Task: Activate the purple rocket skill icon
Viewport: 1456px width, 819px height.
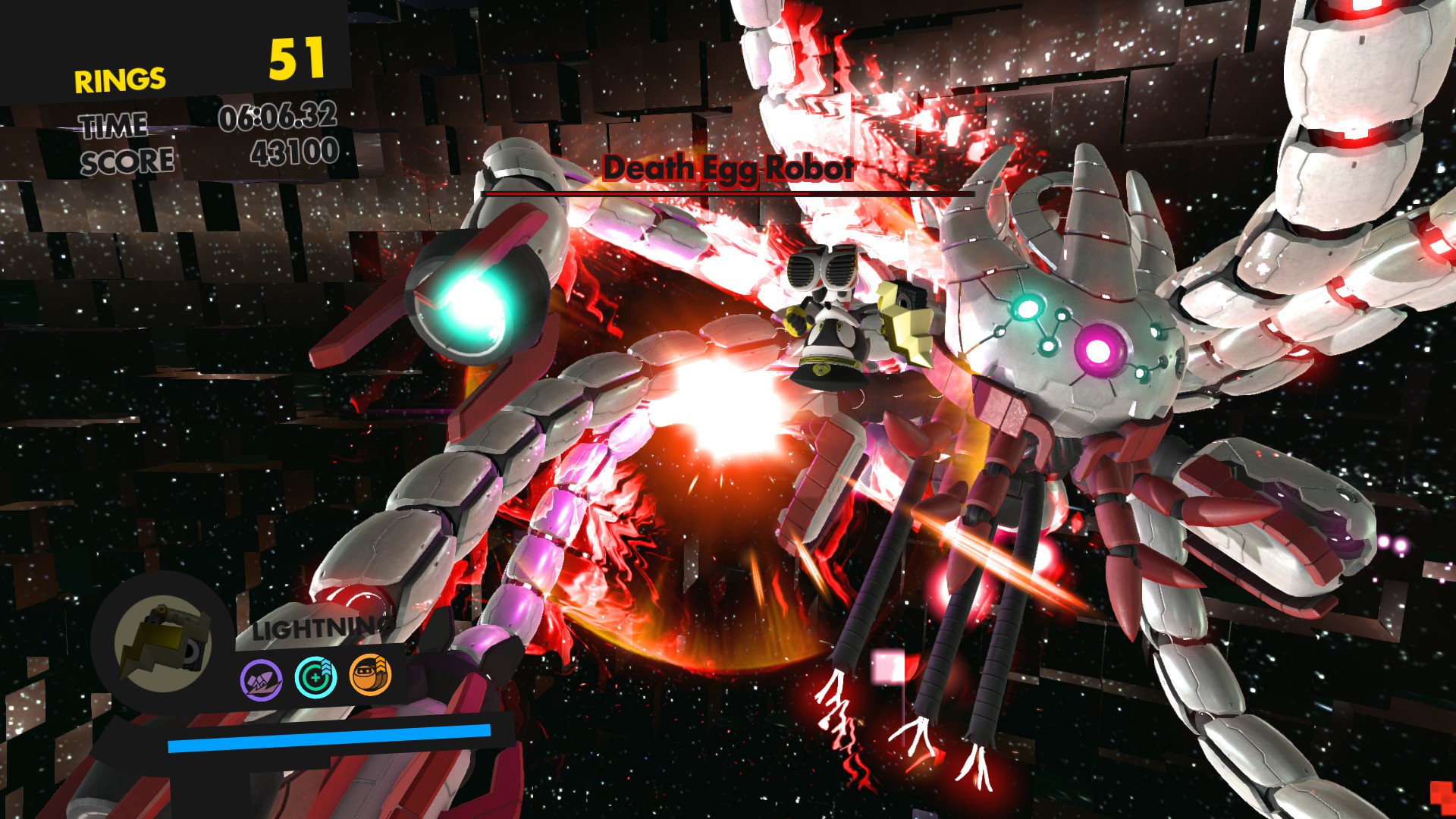Action: click(x=262, y=679)
